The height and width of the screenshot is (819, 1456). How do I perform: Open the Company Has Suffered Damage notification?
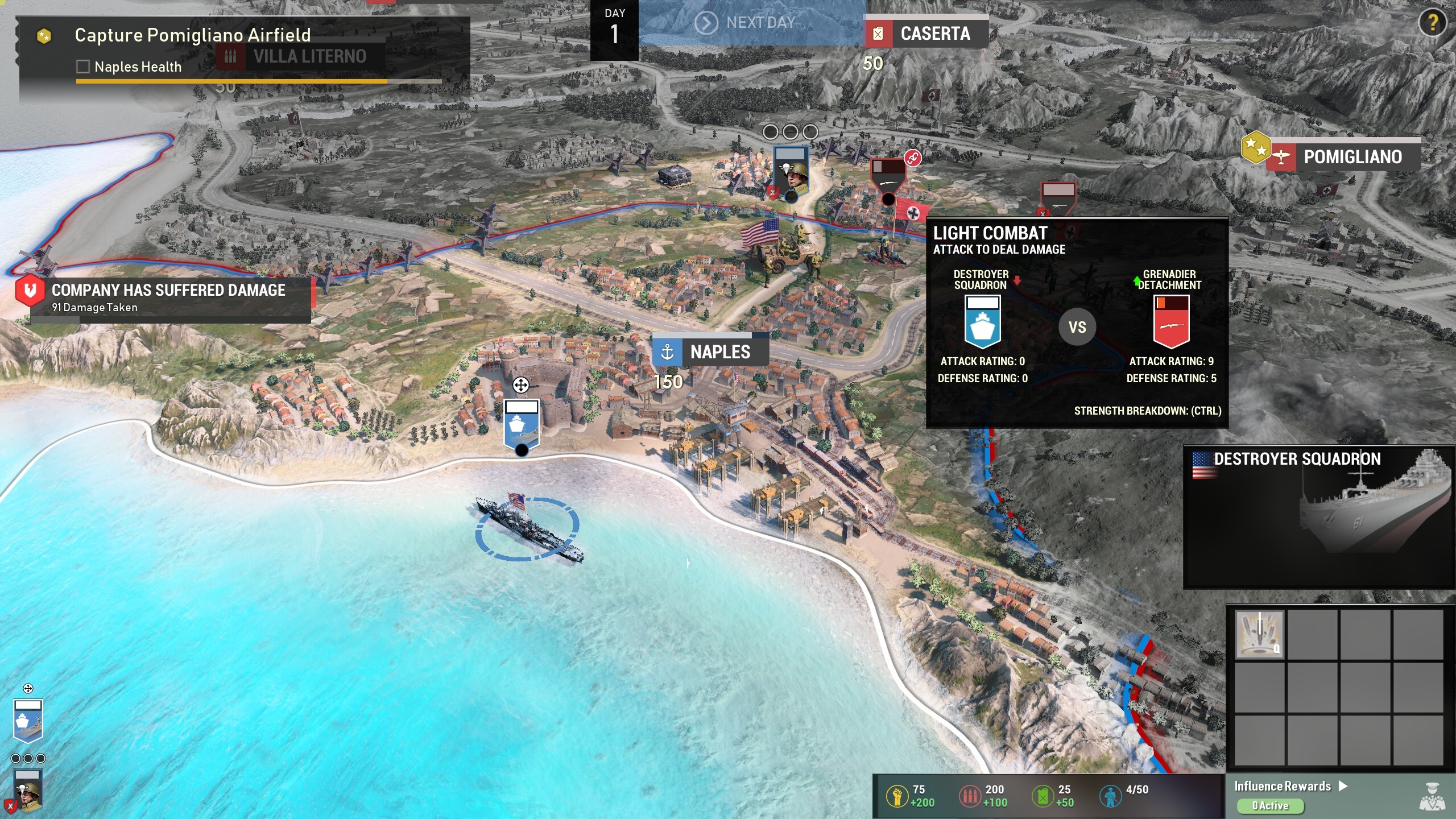pyautogui.click(x=168, y=298)
